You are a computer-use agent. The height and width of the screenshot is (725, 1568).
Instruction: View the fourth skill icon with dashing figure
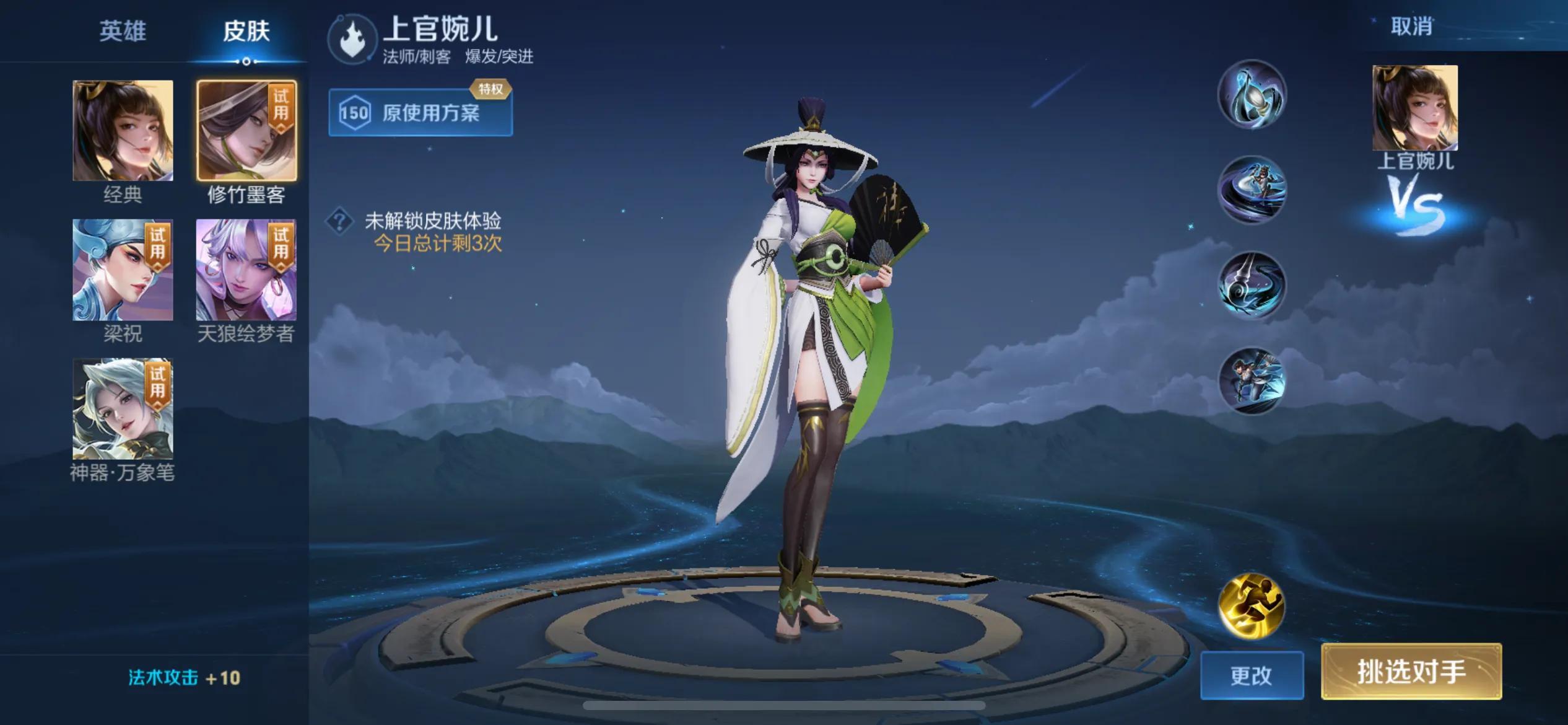tap(1252, 380)
